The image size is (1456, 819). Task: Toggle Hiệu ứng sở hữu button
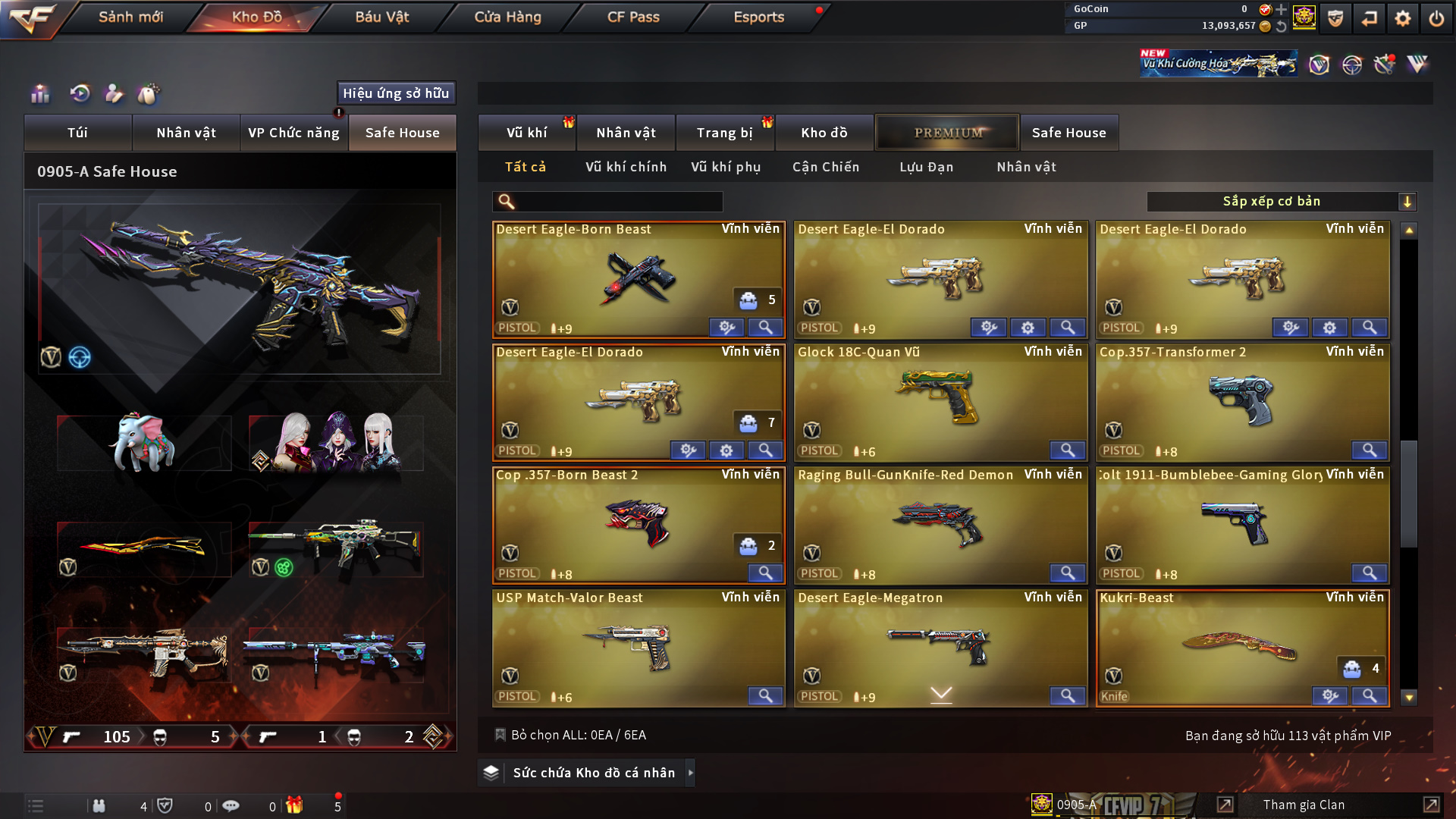pos(396,93)
